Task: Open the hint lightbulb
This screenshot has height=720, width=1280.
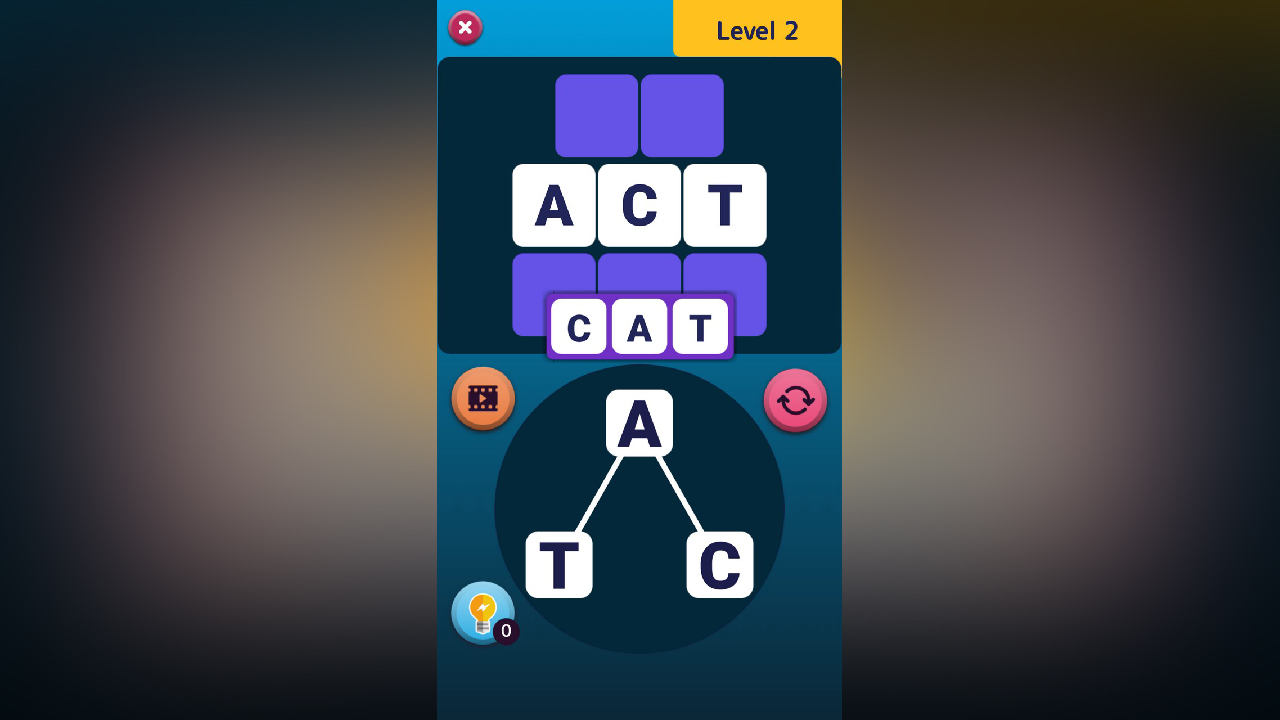Action: coord(482,611)
